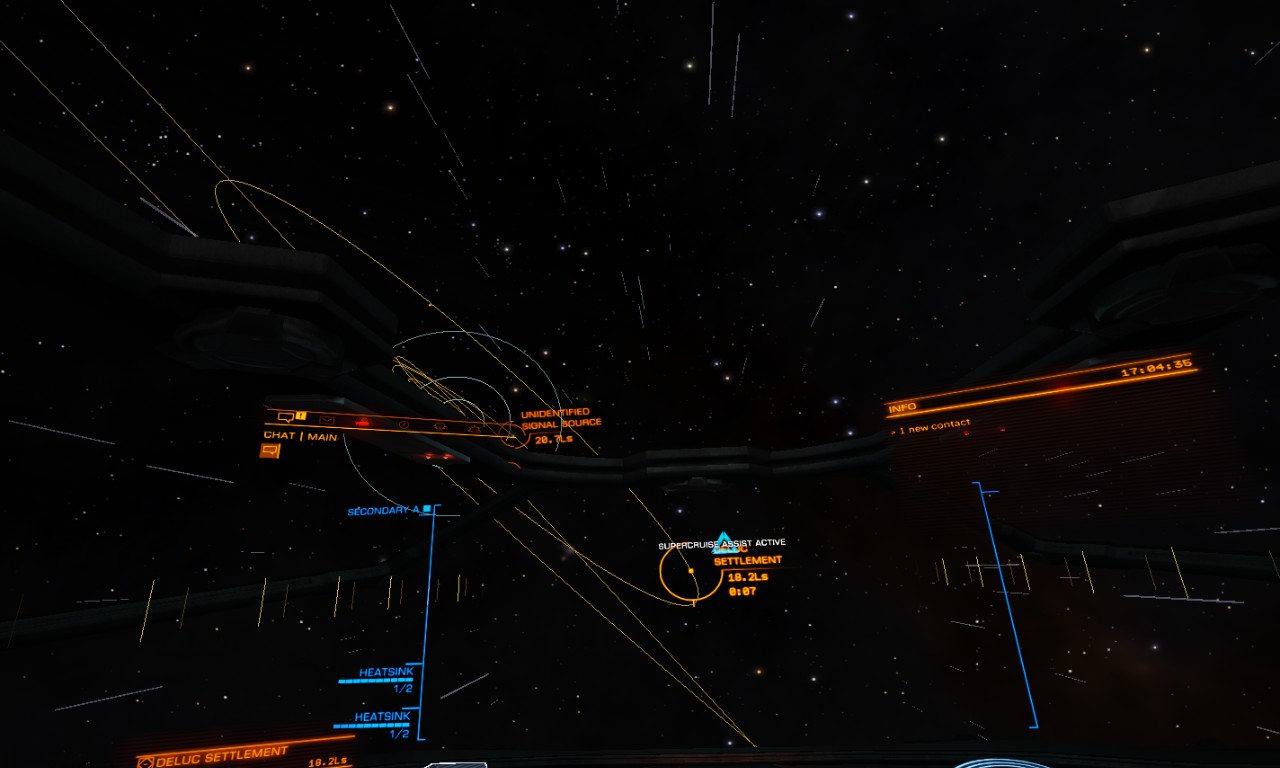Switch to the inbox envelope tab
The height and width of the screenshot is (768, 1280).
(x=327, y=418)
